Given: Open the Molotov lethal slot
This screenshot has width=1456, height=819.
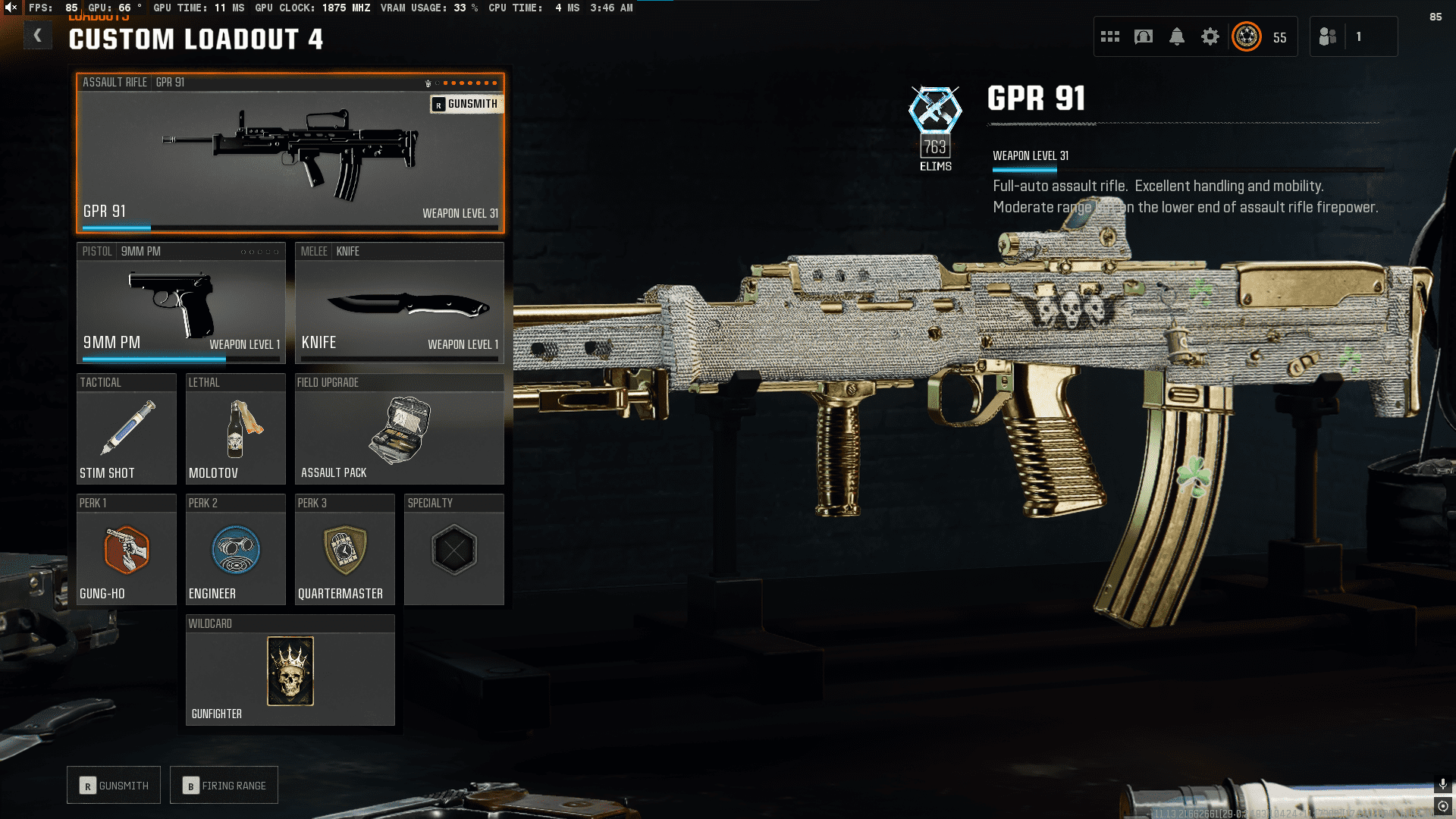Looking at the screenshot, I should (235, 429).
